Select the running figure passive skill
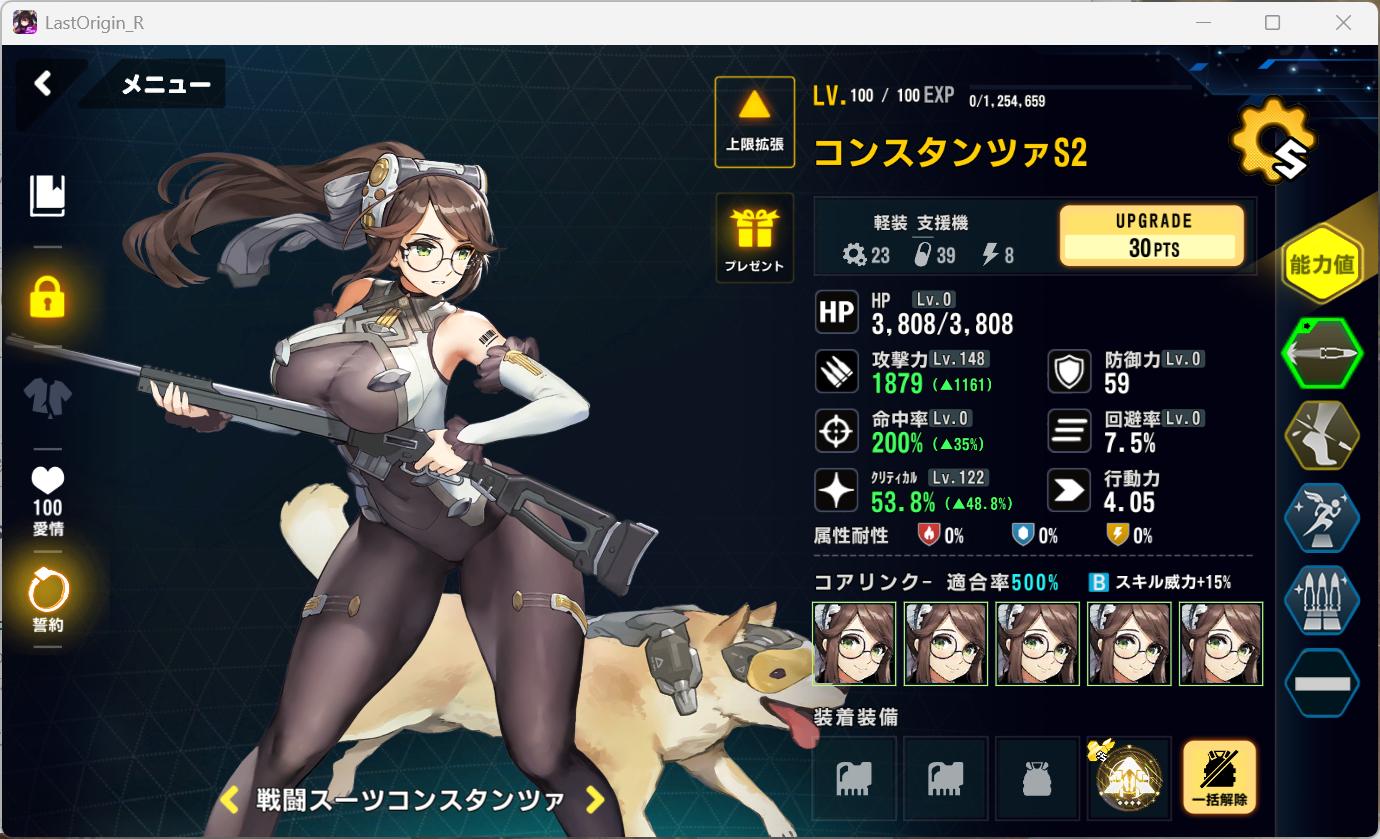The height and width of the screenshot is (839, 1380). point(1321,517)
